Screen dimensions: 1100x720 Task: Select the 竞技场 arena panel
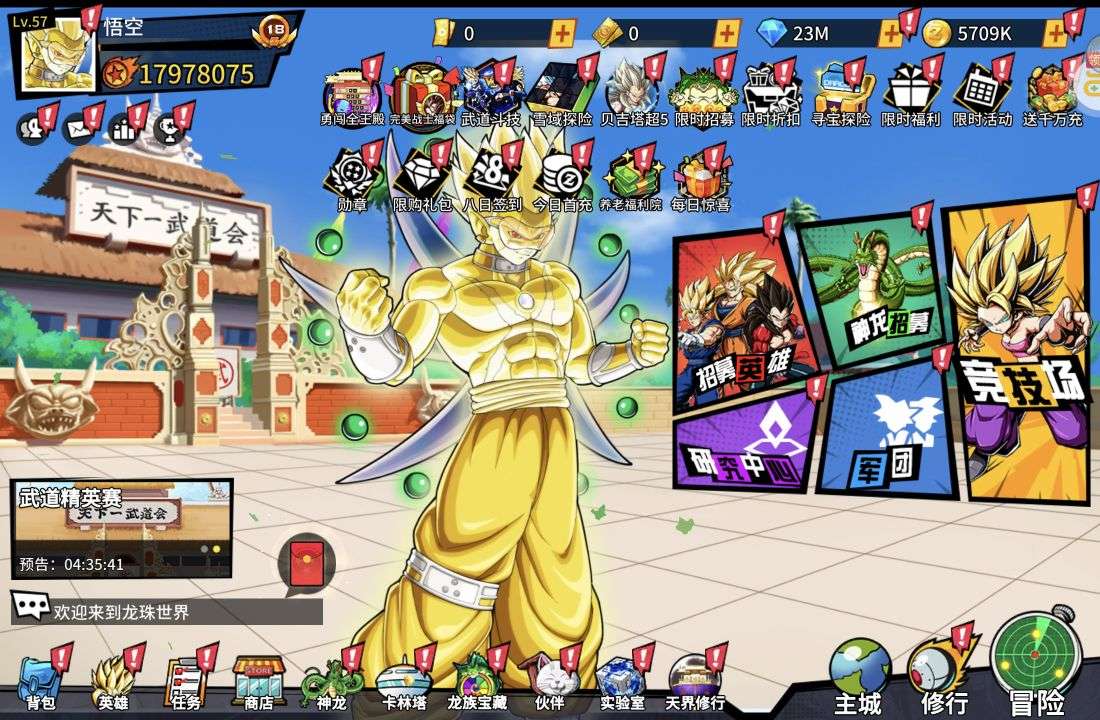point(1018,350)
